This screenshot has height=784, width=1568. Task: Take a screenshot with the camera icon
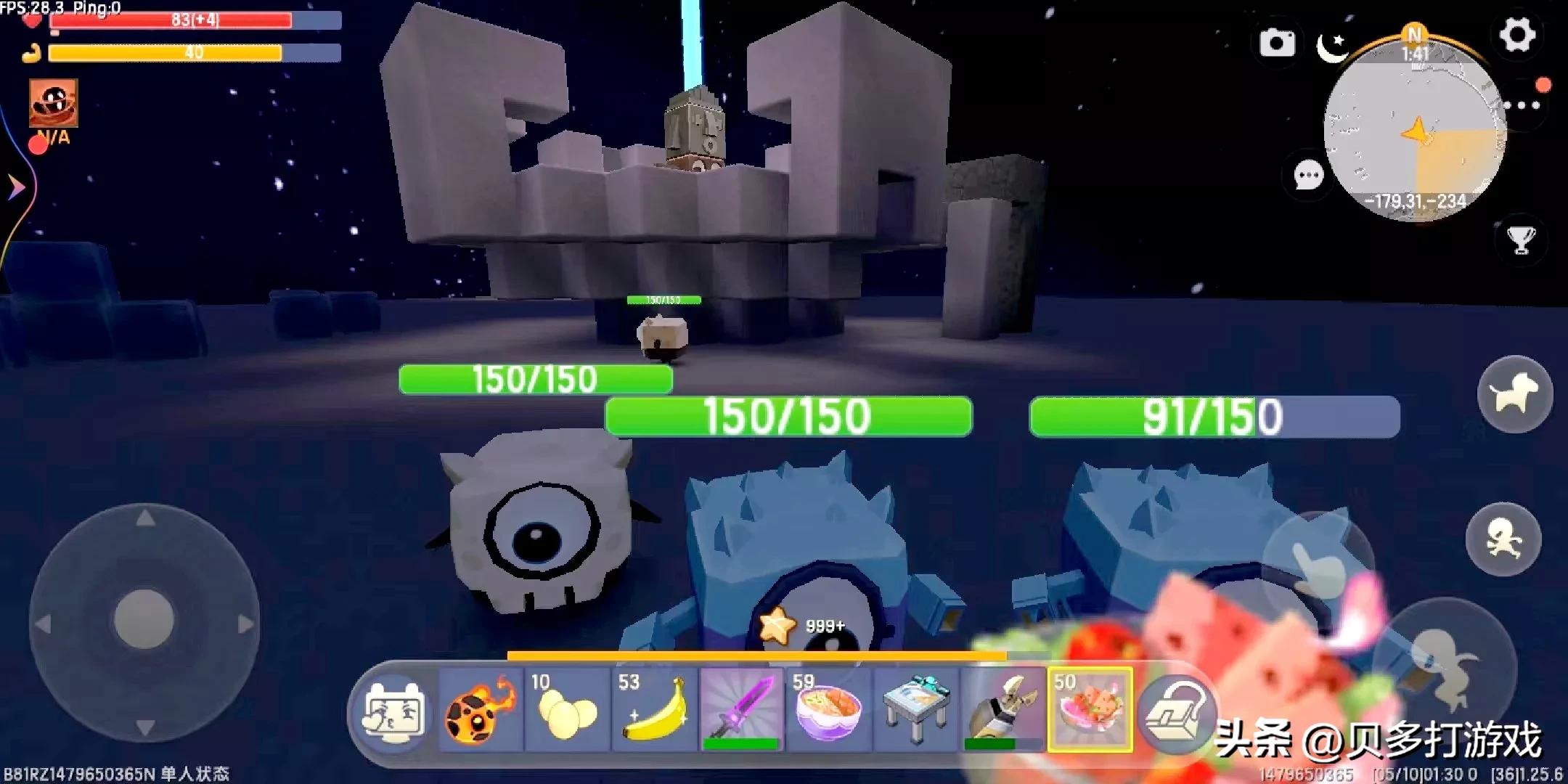pos(1277,44)
